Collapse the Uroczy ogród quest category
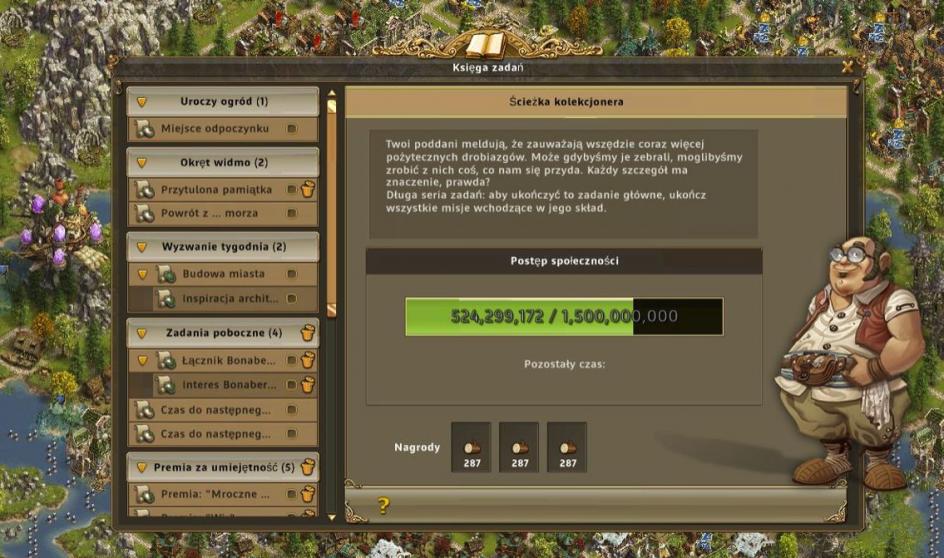The height and width of the screenshot is (558, 944). [142, 102]
